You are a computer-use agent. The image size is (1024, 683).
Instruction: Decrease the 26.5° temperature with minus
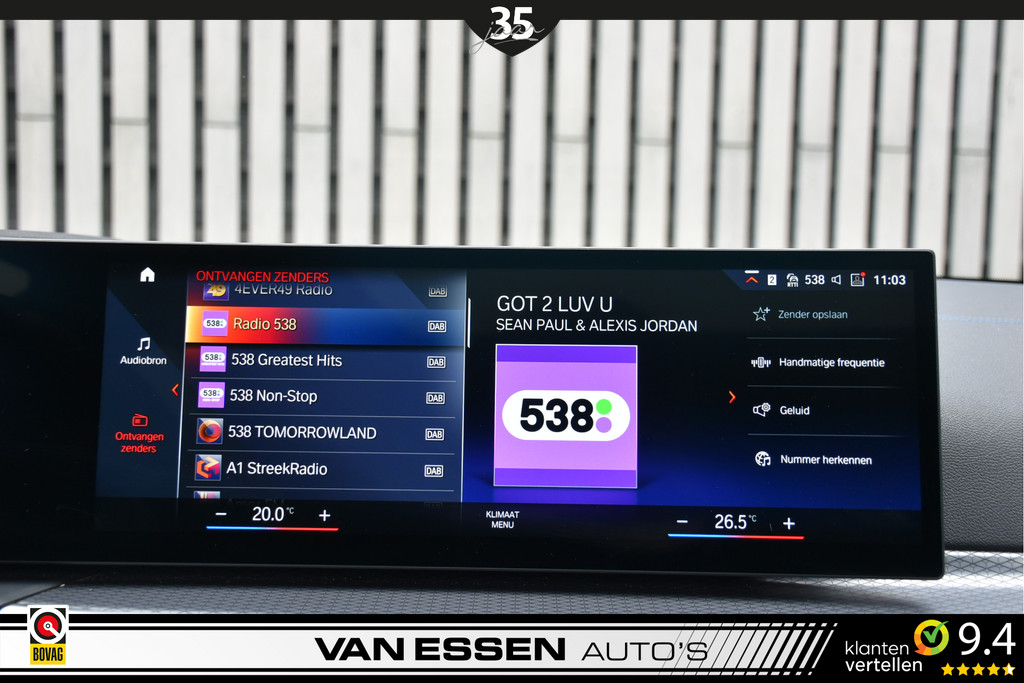click(x=682, y=522)
